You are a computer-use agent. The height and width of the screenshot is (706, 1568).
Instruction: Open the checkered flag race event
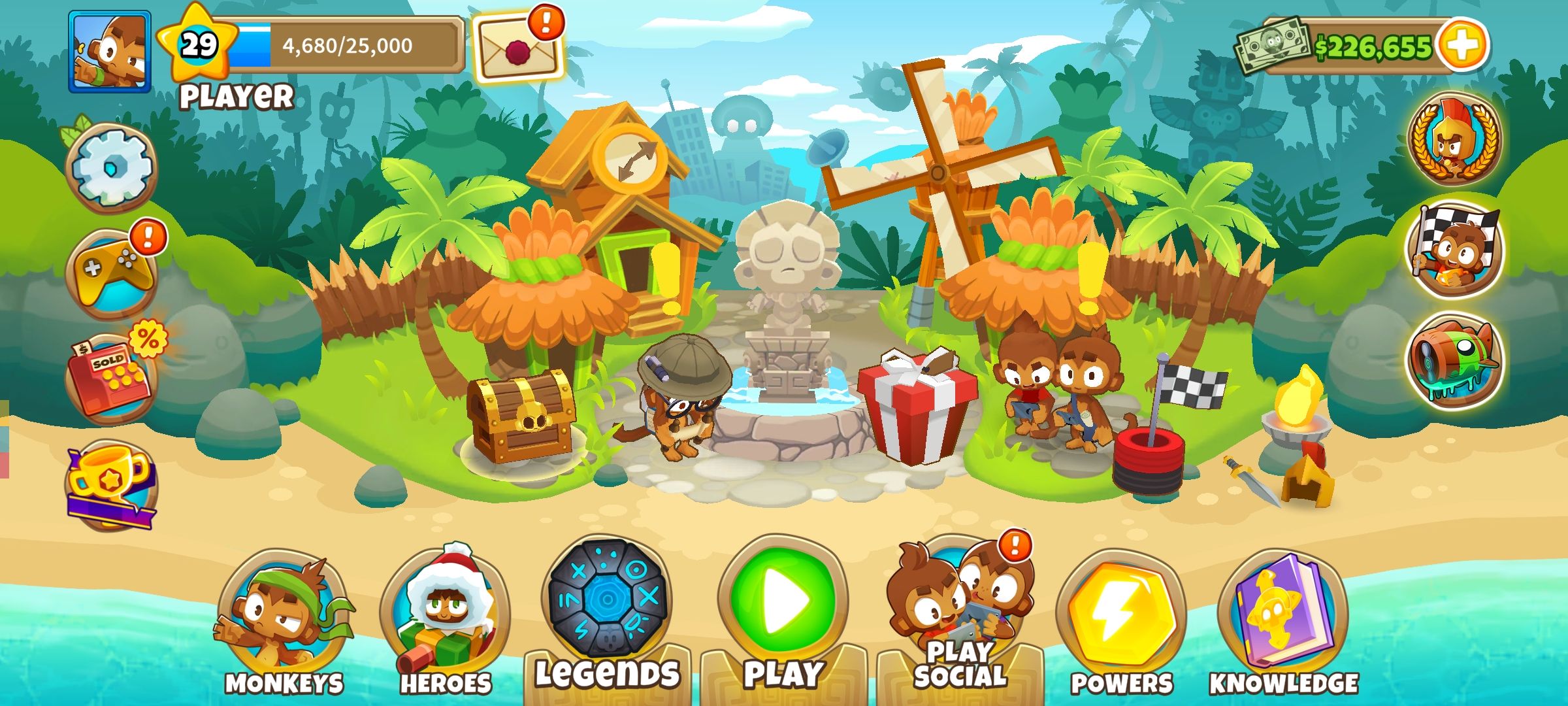coord(1454,252)
